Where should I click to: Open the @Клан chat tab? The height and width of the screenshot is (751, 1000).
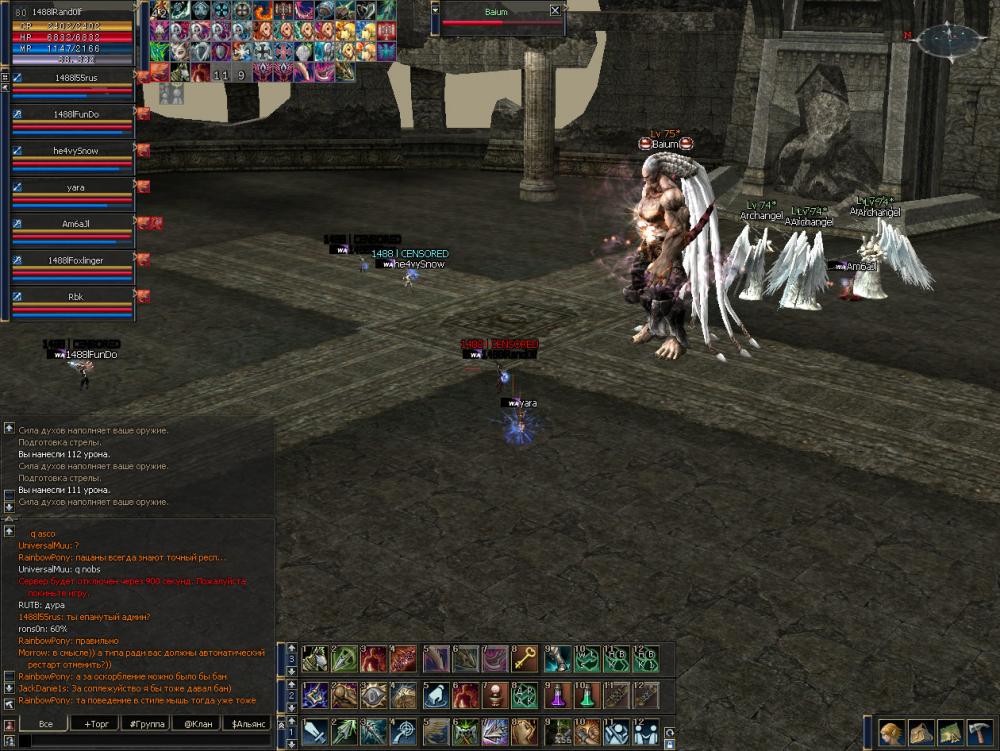tap(196, 723)
